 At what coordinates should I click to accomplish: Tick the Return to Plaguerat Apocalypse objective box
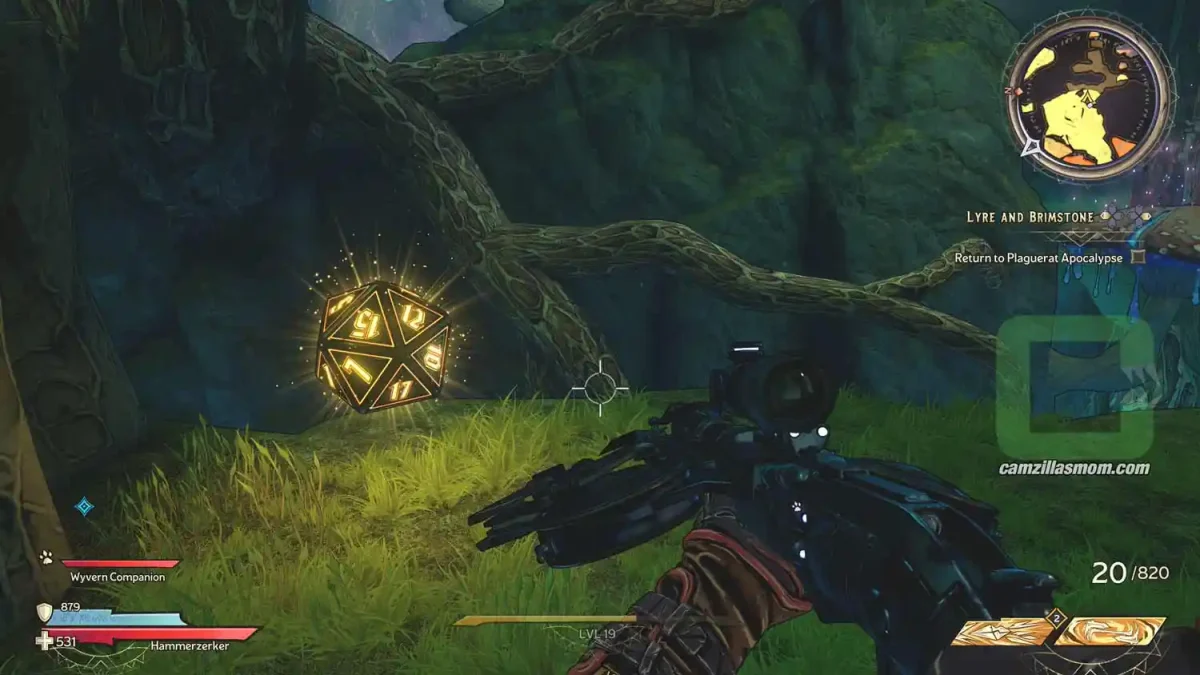(x=1137, y=257)
